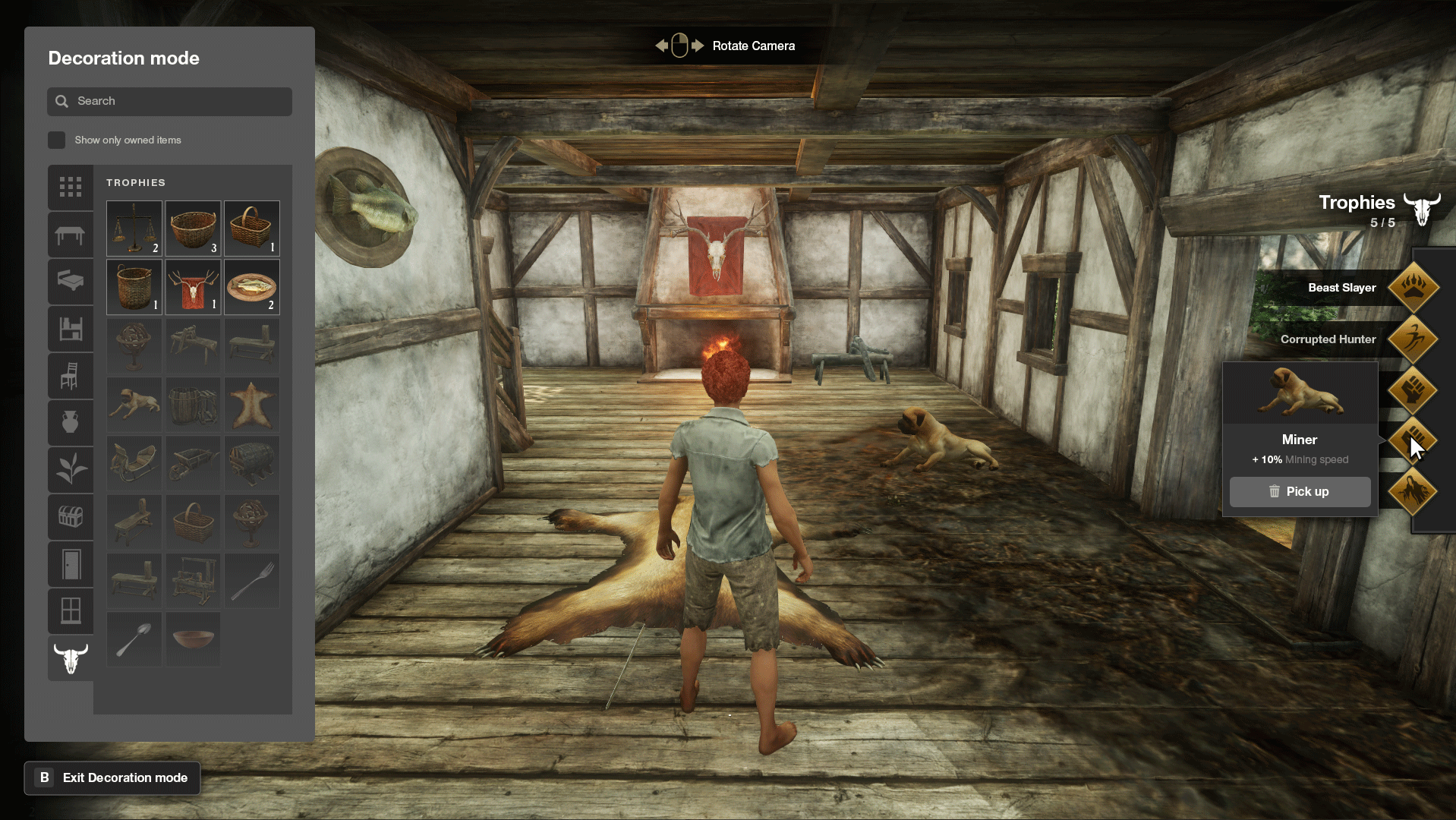Open the vases decoration category
This screenshot has height=820, width=1456.
click(x=71, y=423)
